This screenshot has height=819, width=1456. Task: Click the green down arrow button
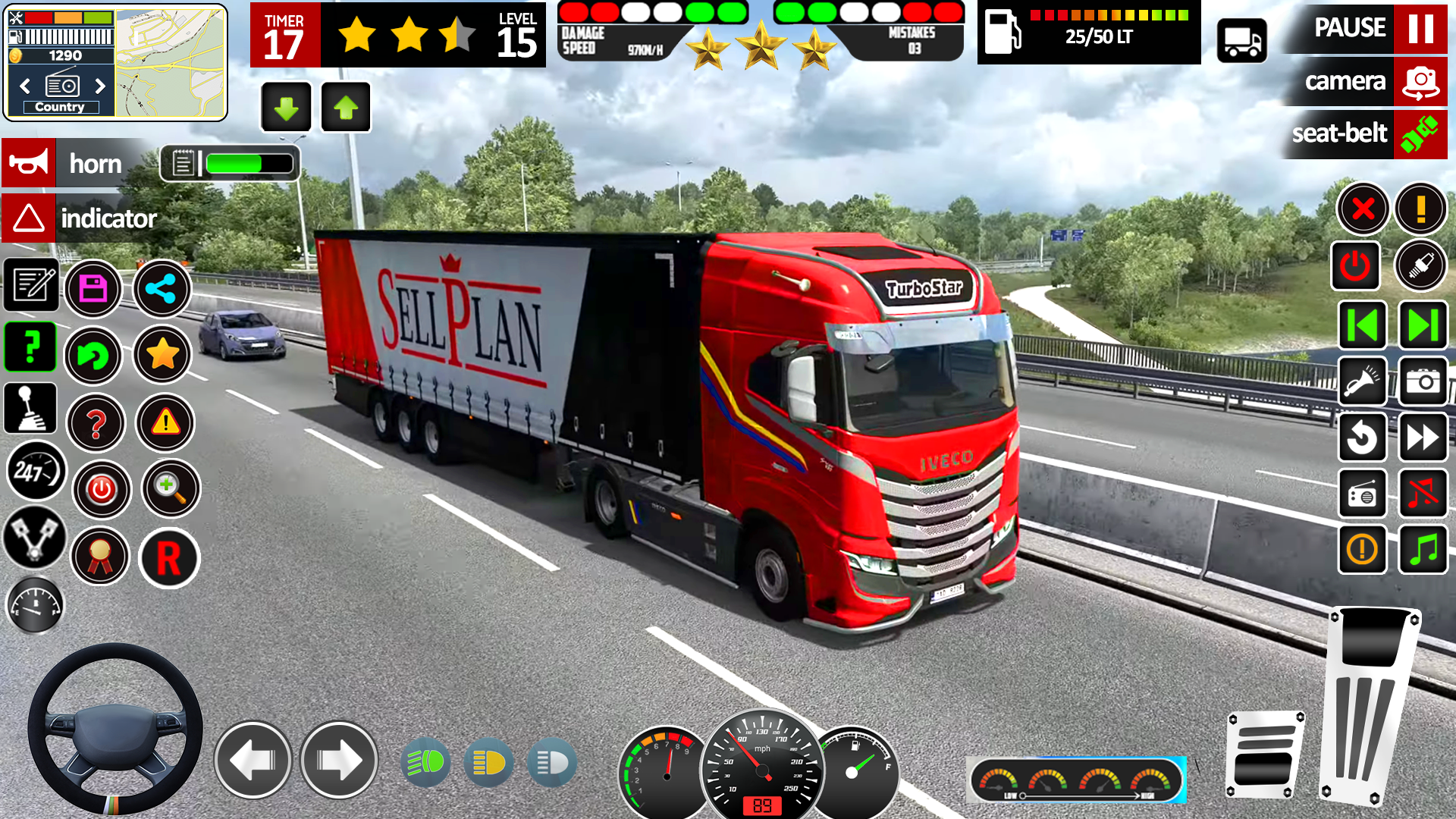tap(286, 108)
